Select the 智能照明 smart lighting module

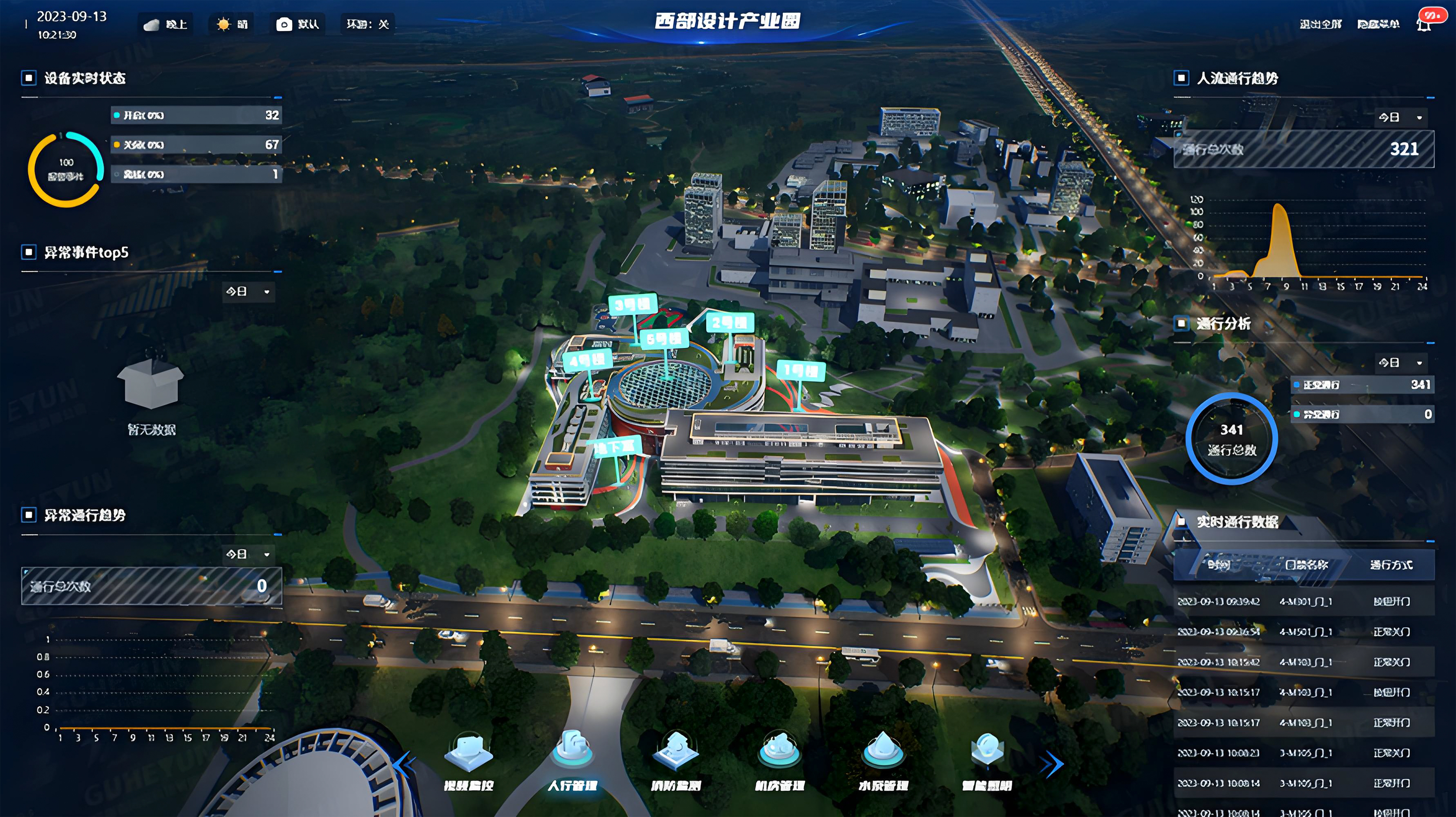(x=987, y=757)
